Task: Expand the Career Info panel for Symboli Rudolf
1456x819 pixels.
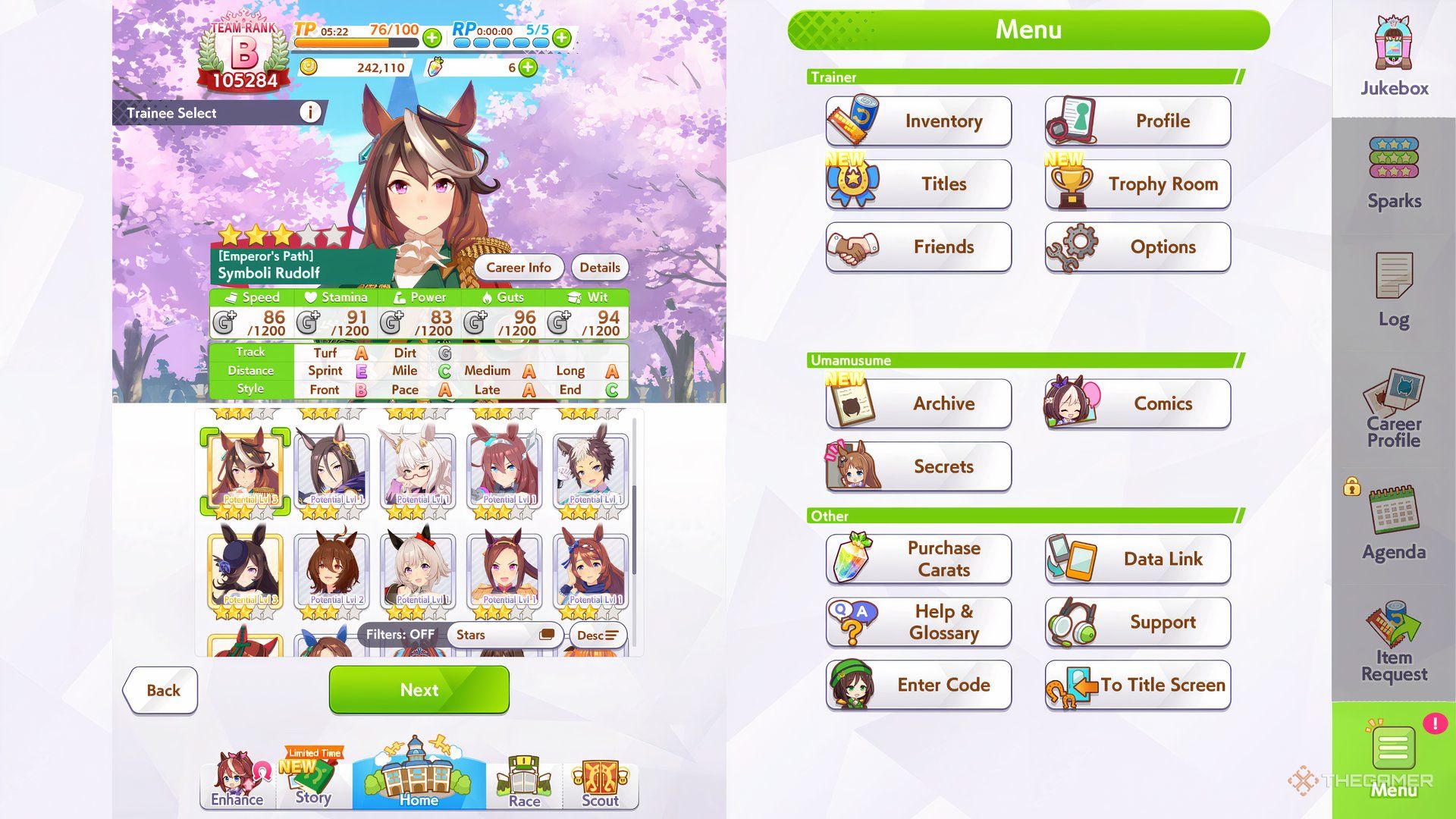Action: click(519, 267)
